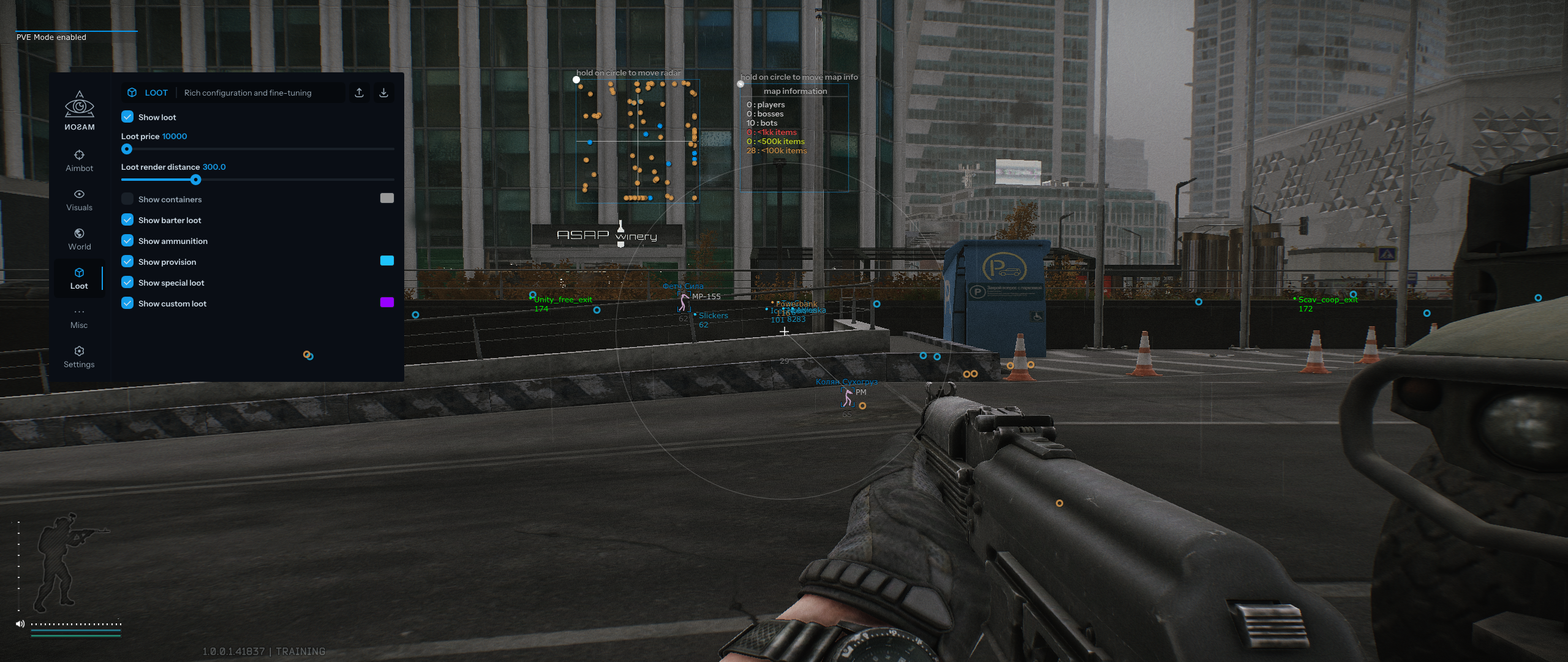Image resolution: width=1568 pixels, height=662 pixels.
Task: Click the download arrow icon in Loot header
Action: 383,93
